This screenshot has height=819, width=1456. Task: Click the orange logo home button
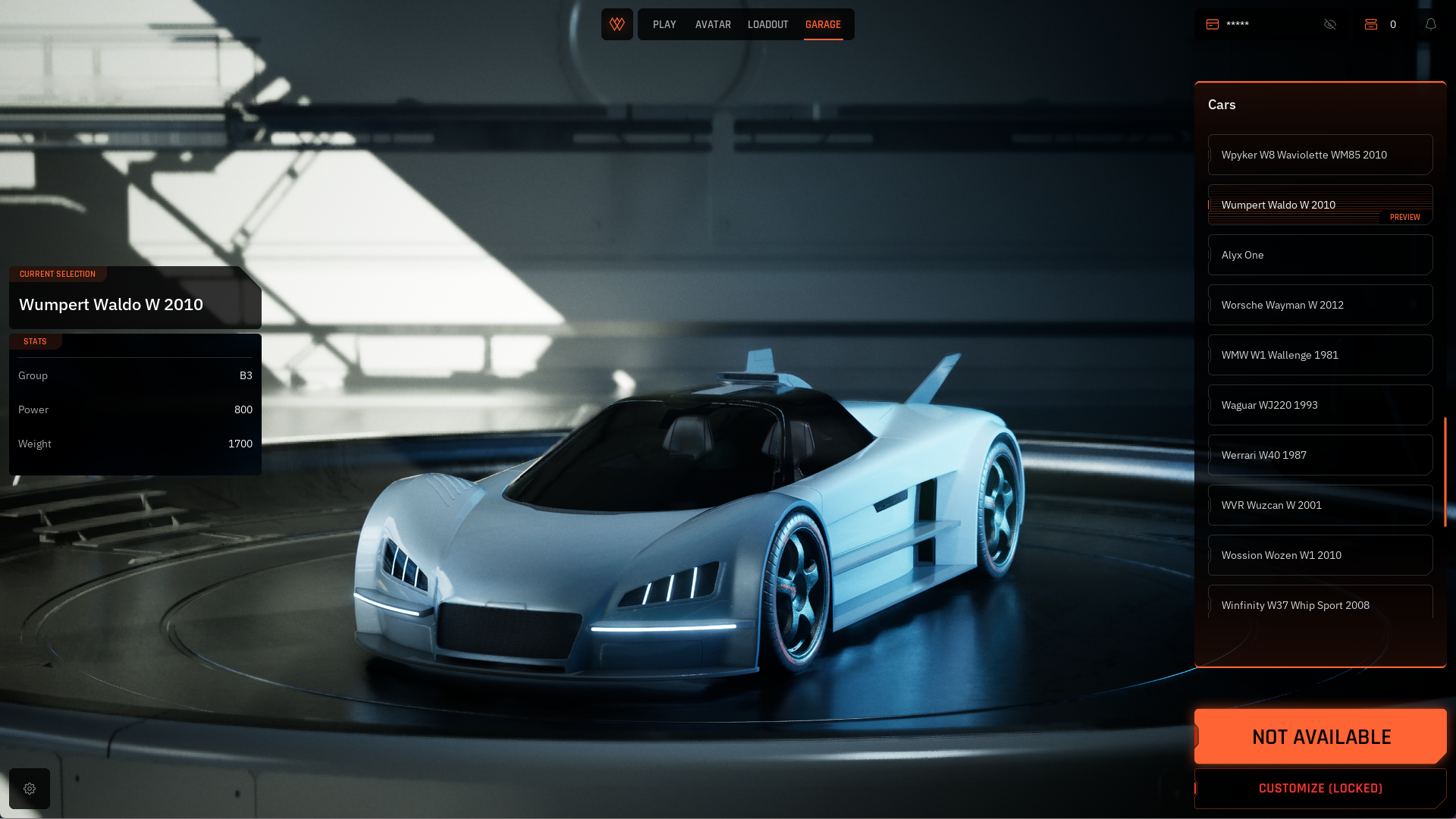pos(617,24)
